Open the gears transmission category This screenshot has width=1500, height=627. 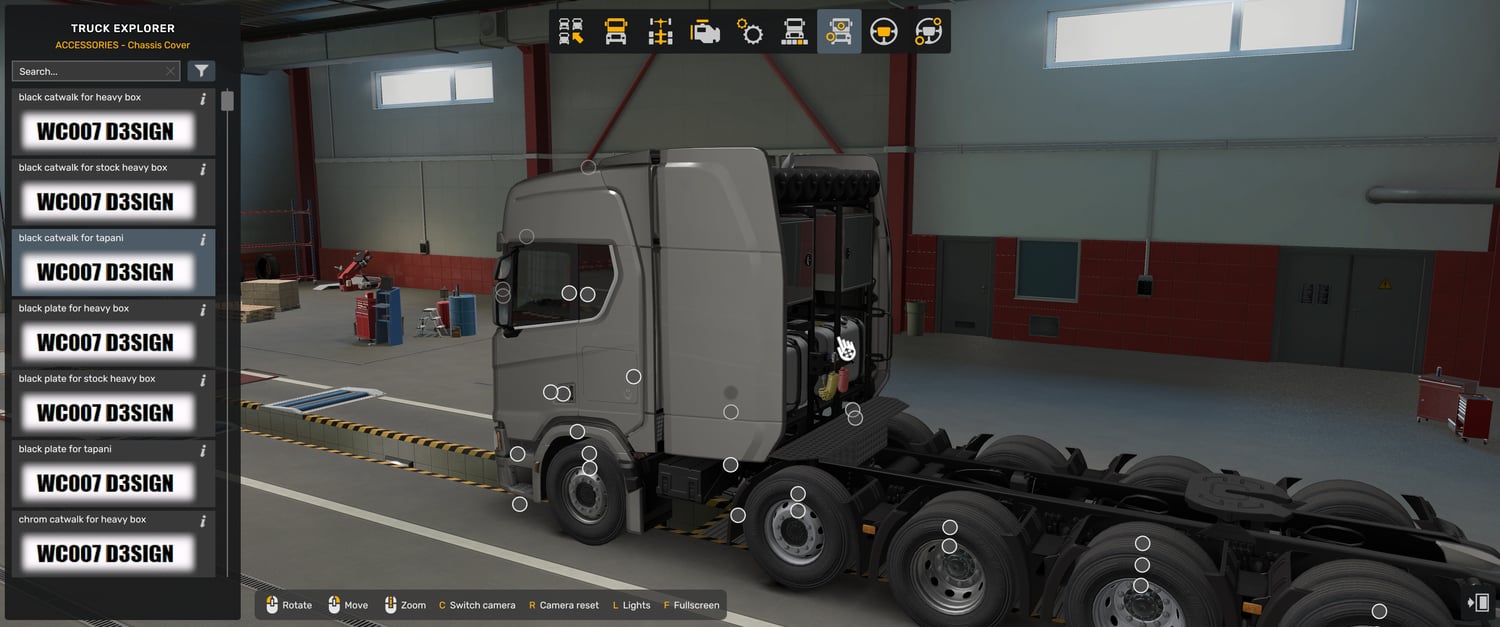pyautogui.click(x=750, y=32)
